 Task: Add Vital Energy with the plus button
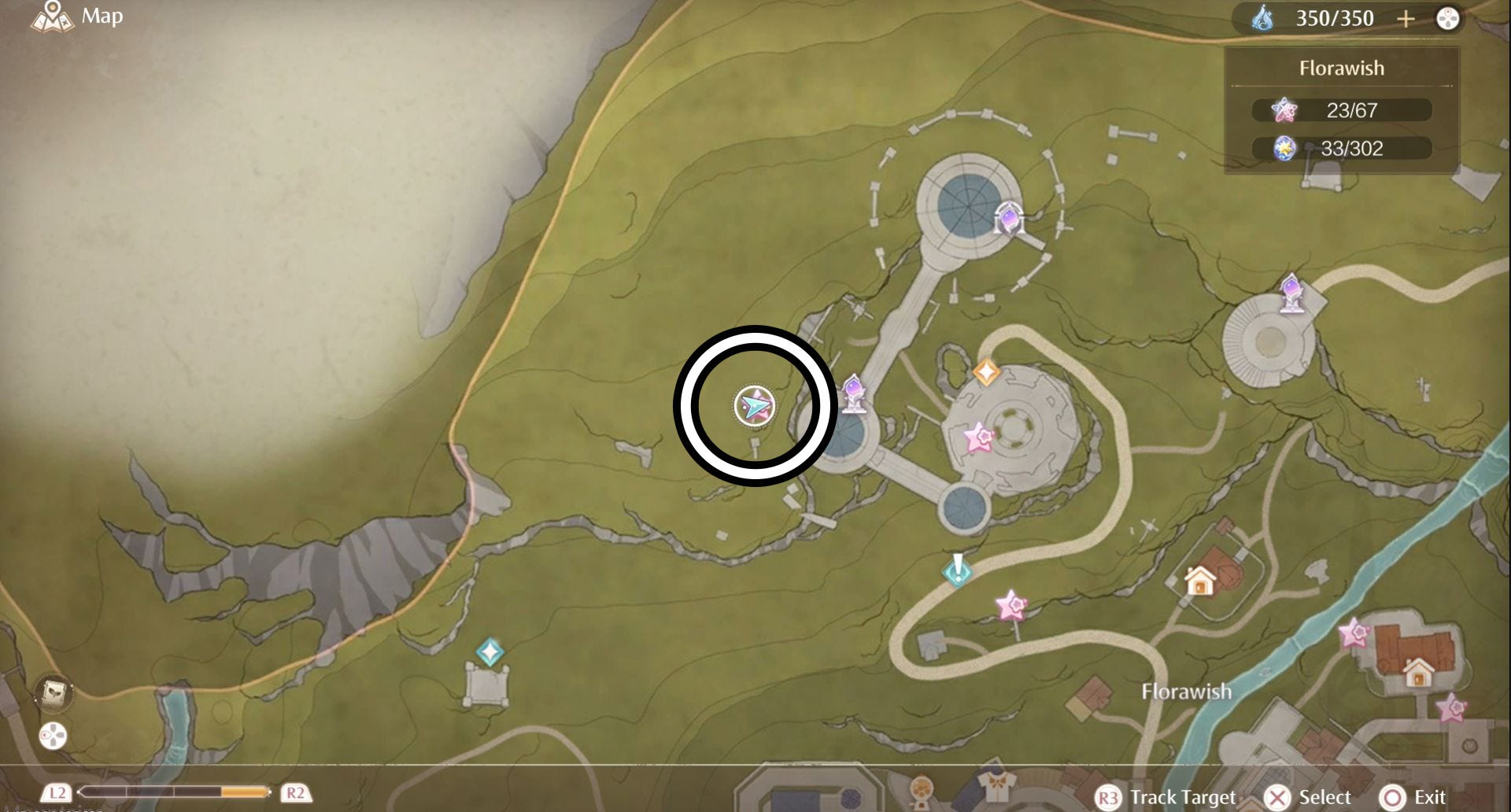click(1406, 18)
